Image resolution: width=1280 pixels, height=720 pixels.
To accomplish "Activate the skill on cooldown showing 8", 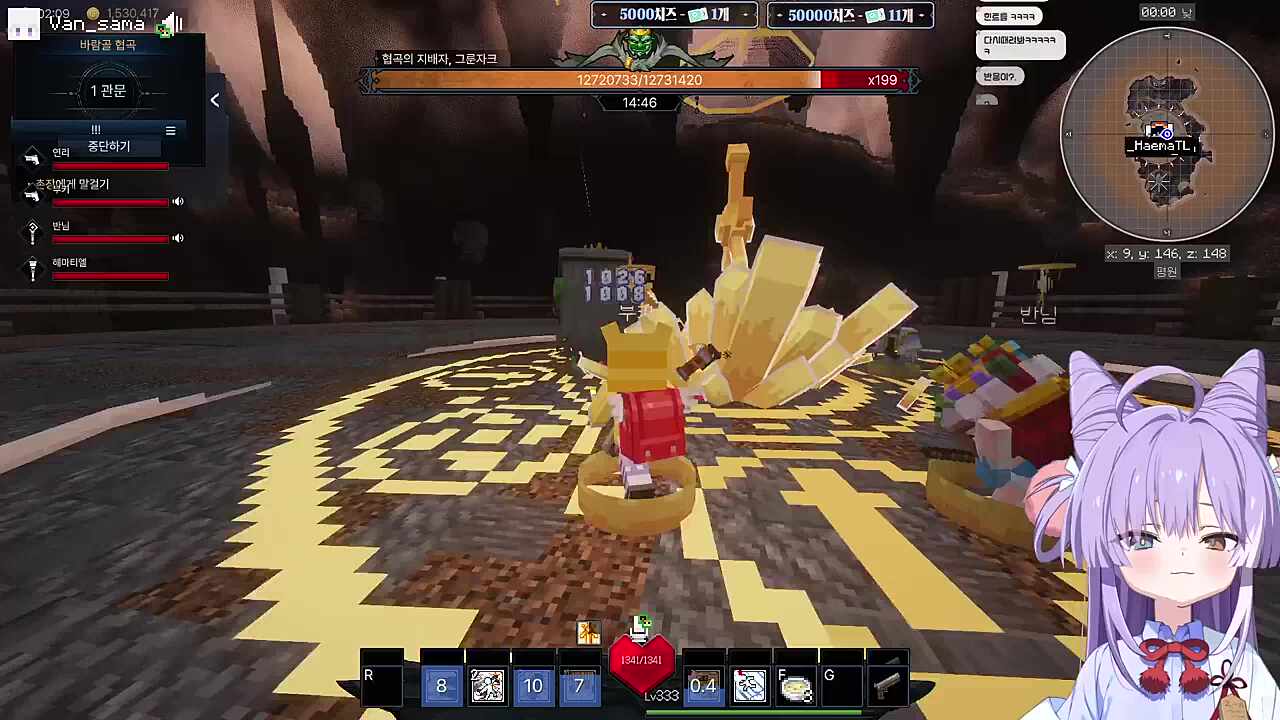I will [x=441, y=686].
